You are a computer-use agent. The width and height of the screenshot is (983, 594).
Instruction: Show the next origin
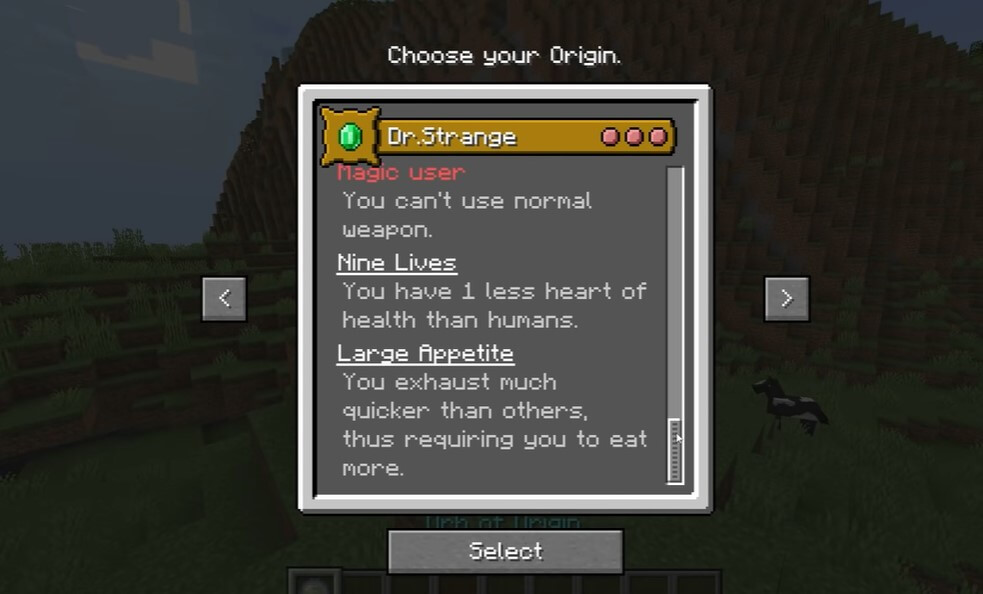(x=786, y=298)
